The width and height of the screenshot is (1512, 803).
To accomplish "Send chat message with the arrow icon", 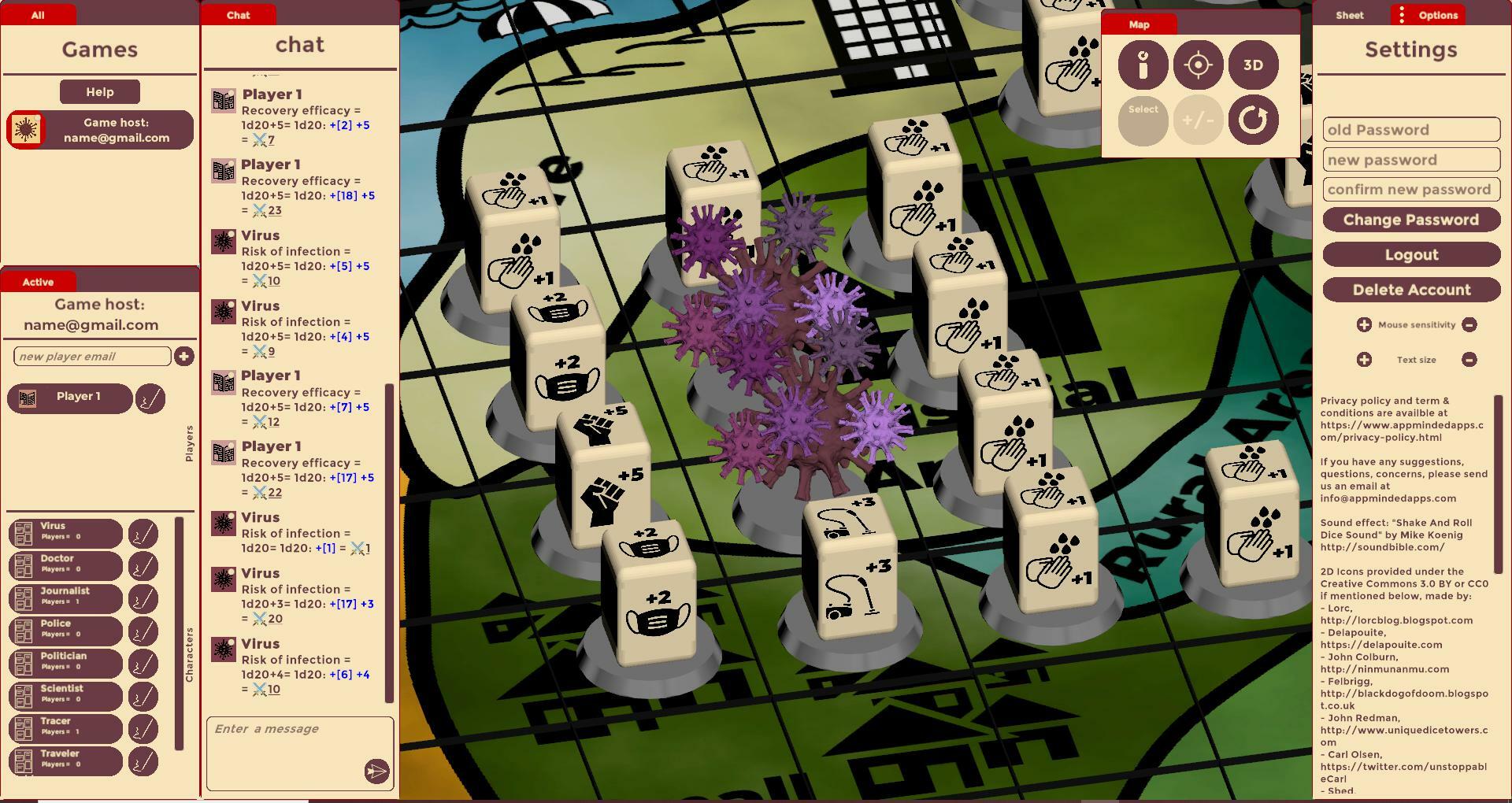I will point(376,772).
